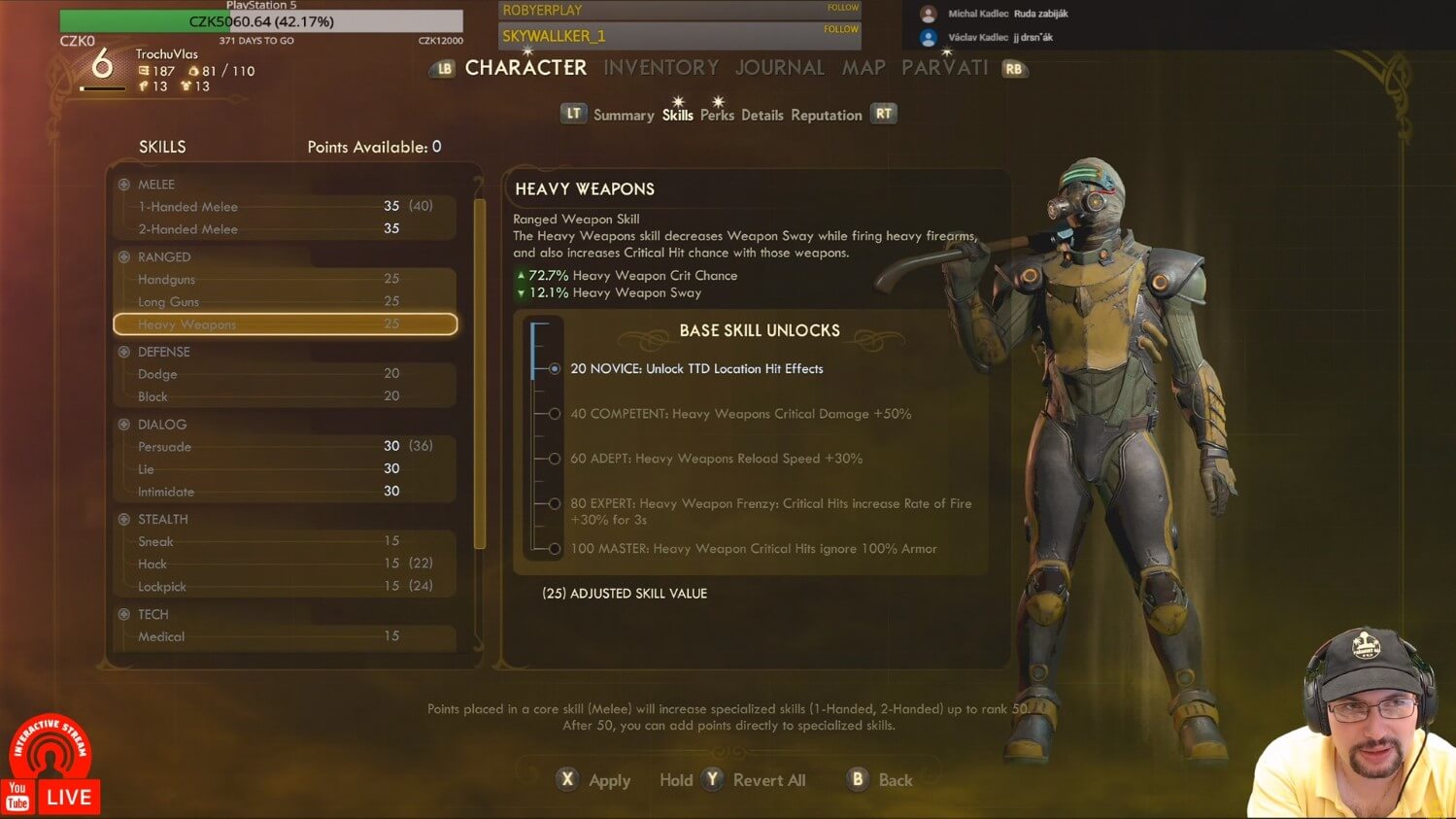
Task: Click Follow next to ROBYERPLAY
Action: point(842,8)
